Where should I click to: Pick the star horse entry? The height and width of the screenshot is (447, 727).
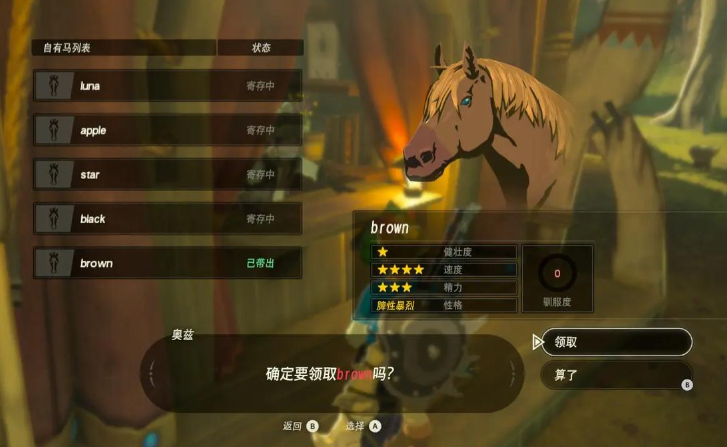coord(166,175)
